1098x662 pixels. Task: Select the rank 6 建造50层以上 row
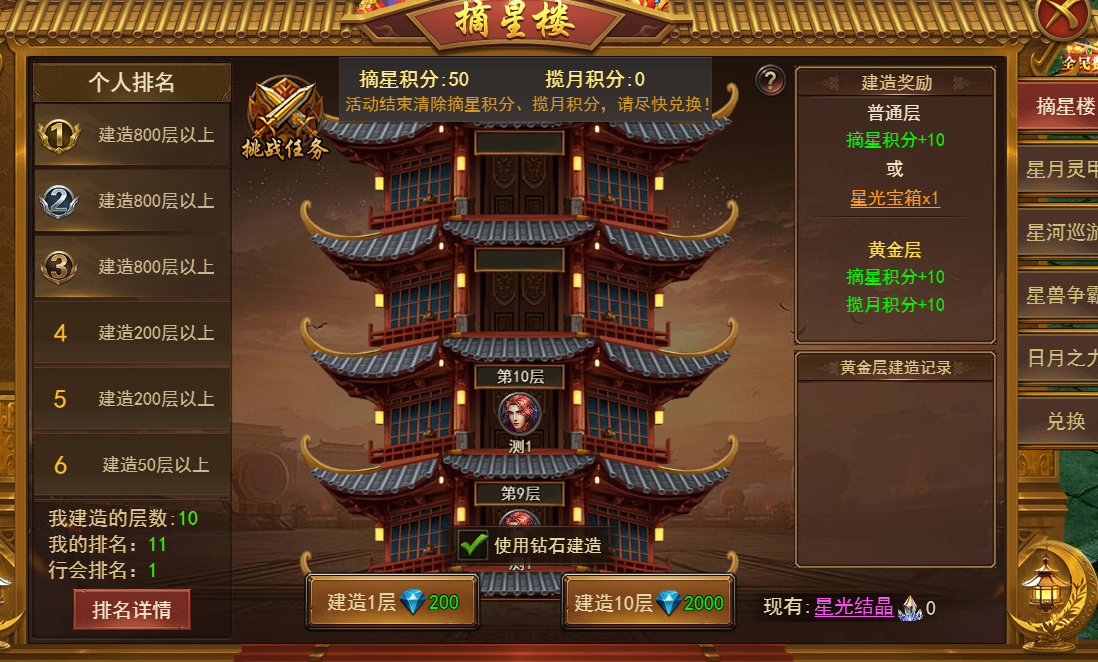132,465
